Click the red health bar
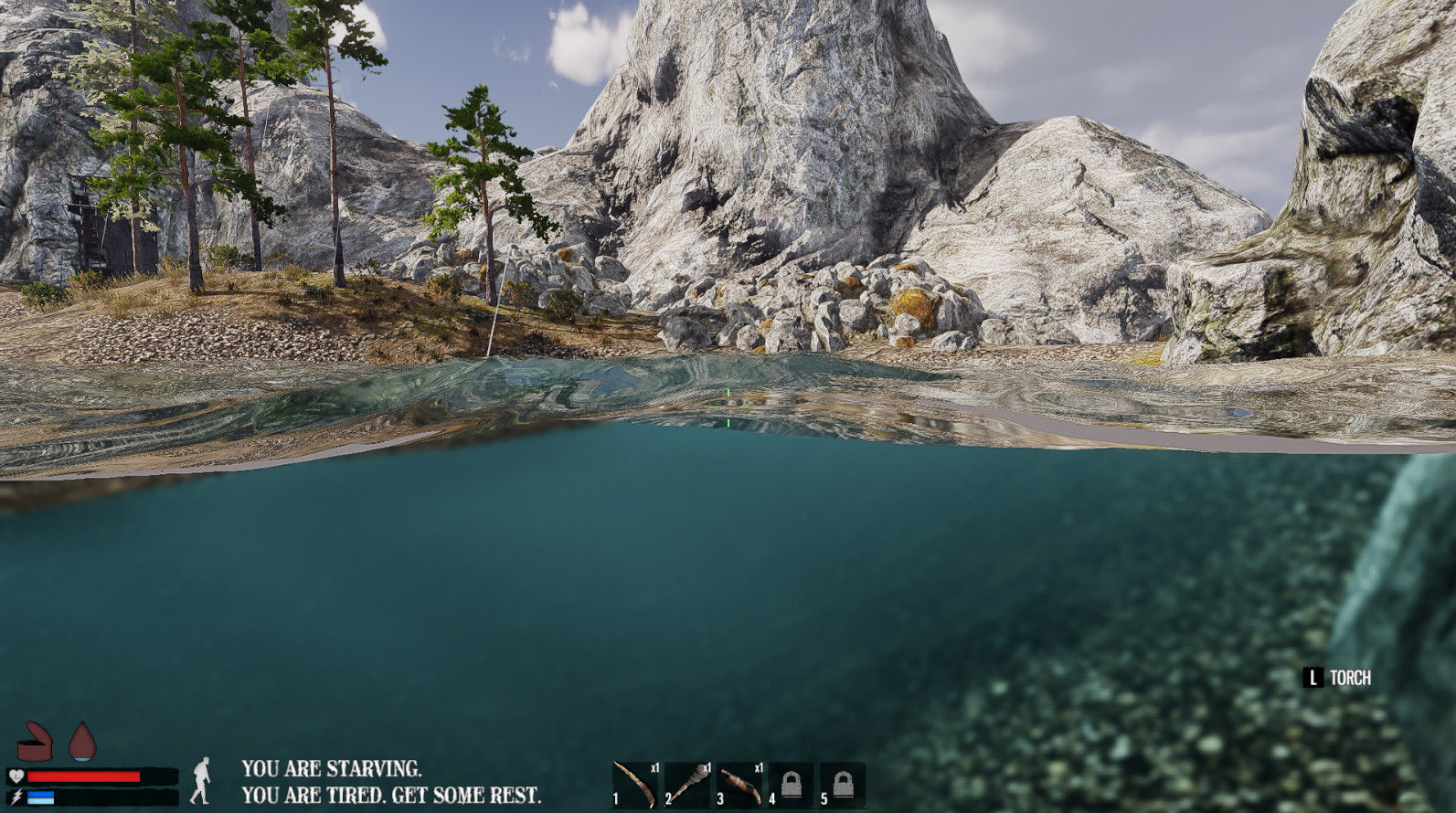This screenshot has width=1456, height=813. 82,776
